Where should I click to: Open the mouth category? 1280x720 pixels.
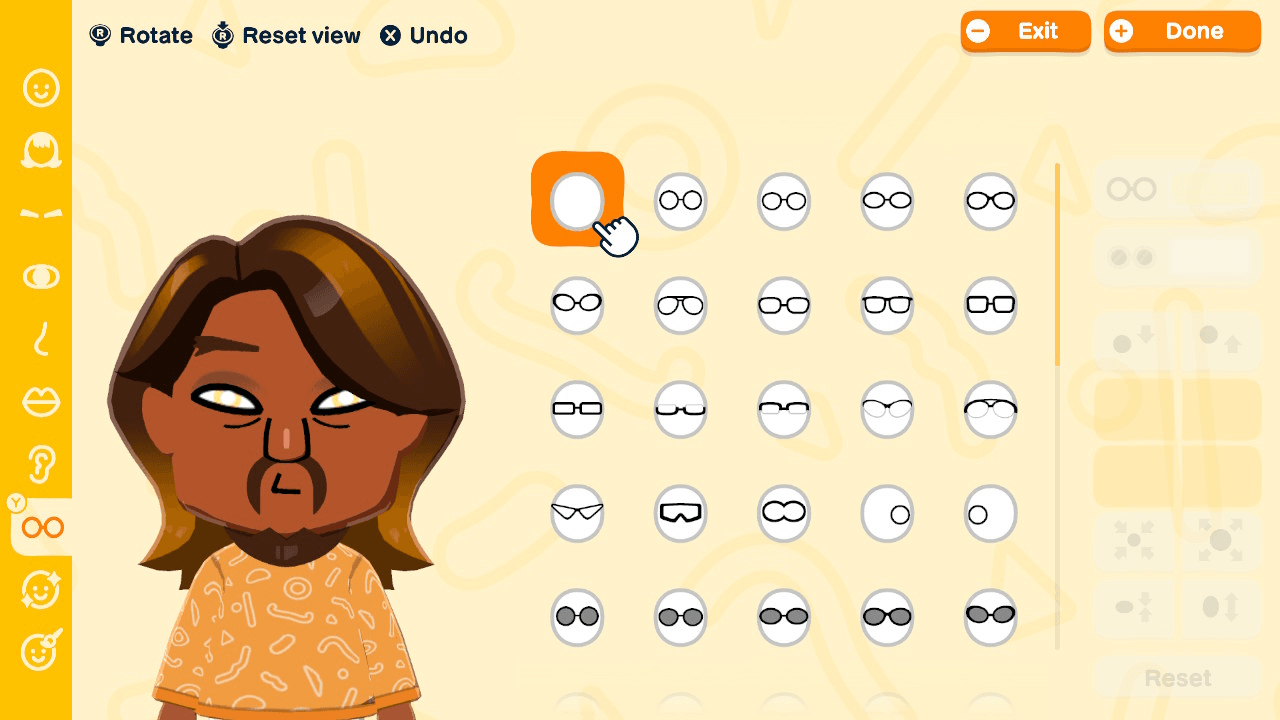tap(40, 402)
